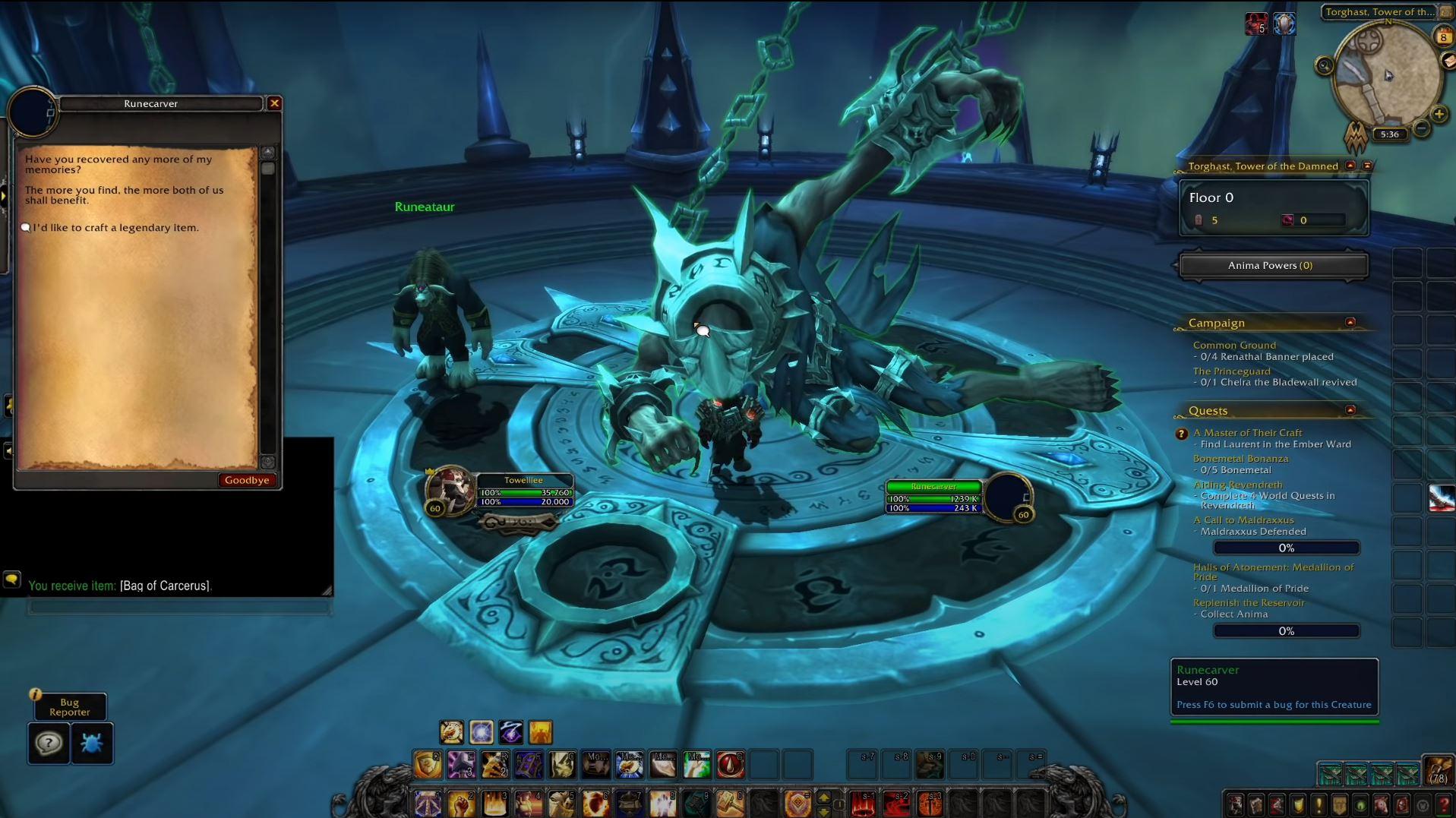Click the Replenish the Reservoir progress bar
Viewport: 1456px width, 818px height.
tap(1285, 630)
